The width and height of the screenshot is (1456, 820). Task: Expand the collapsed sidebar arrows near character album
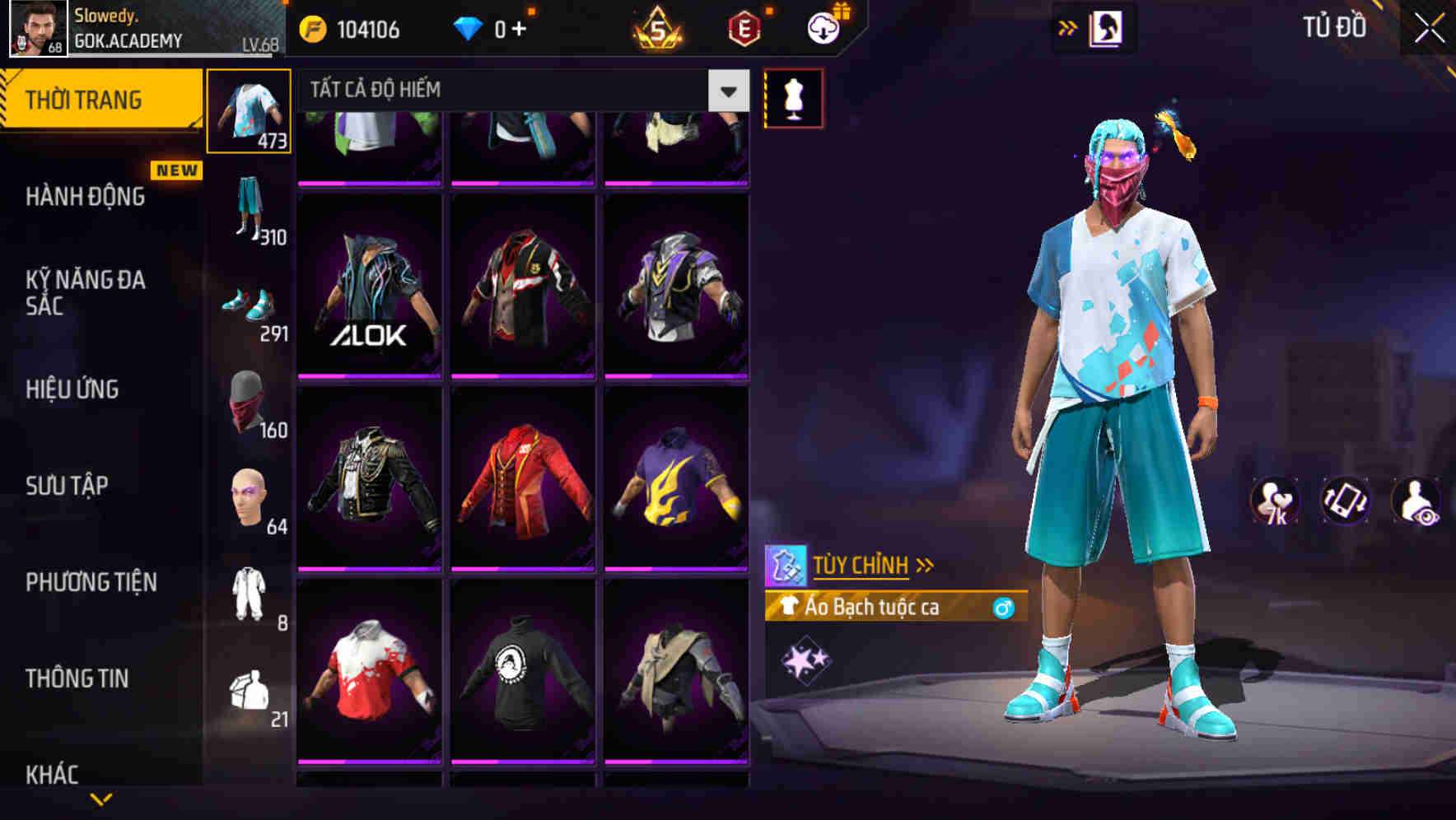tap(1068, 26)
